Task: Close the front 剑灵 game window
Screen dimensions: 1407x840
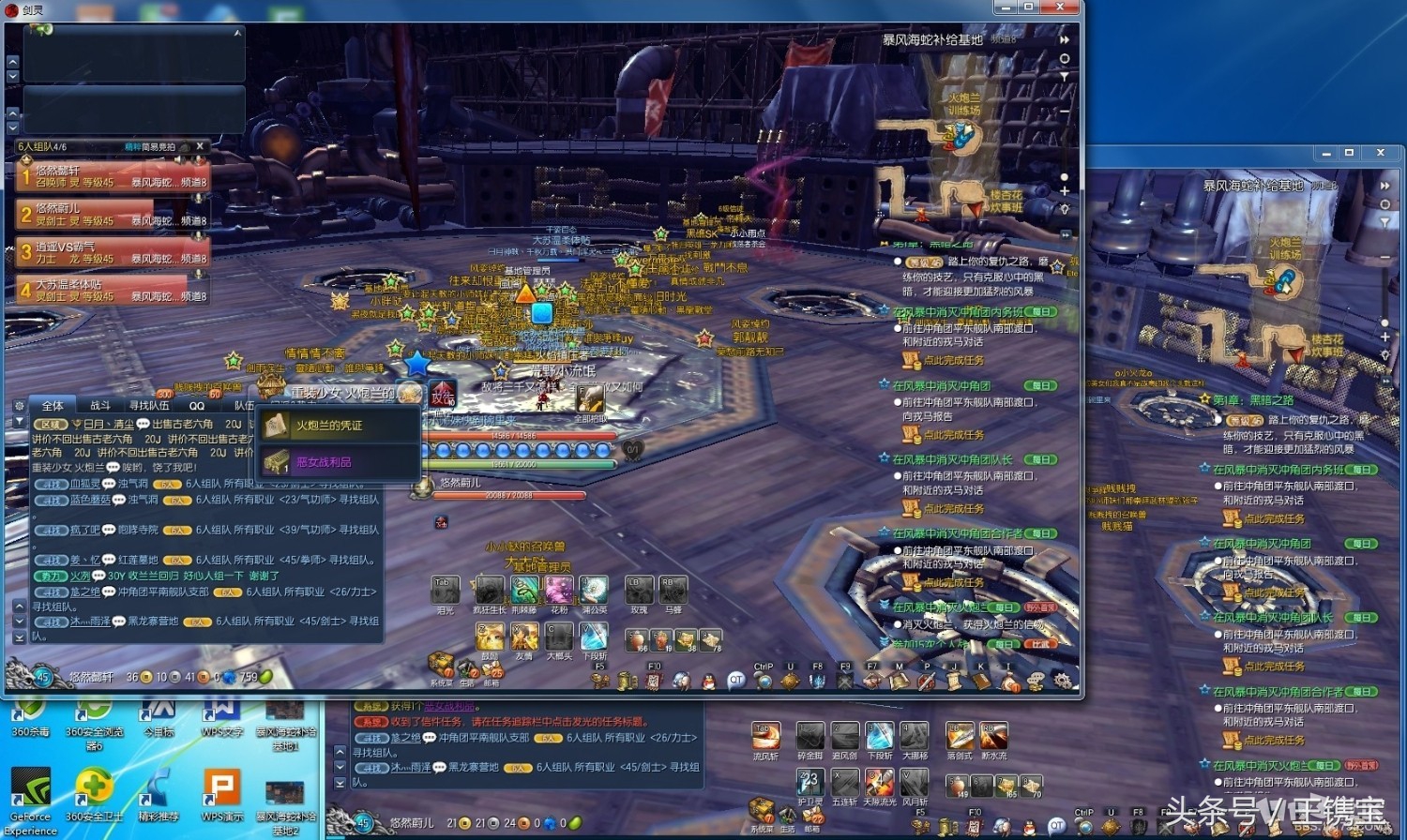Action: click(1060, 7)
